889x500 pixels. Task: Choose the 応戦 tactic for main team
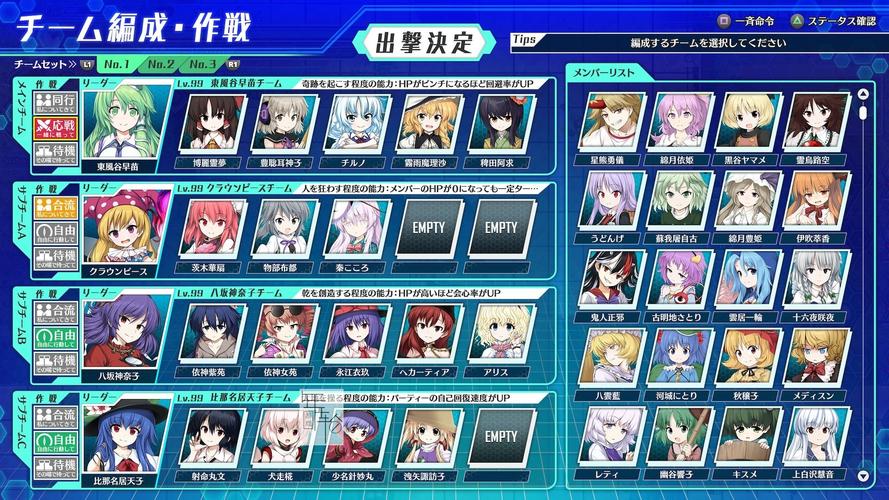(x=56, y=128)
